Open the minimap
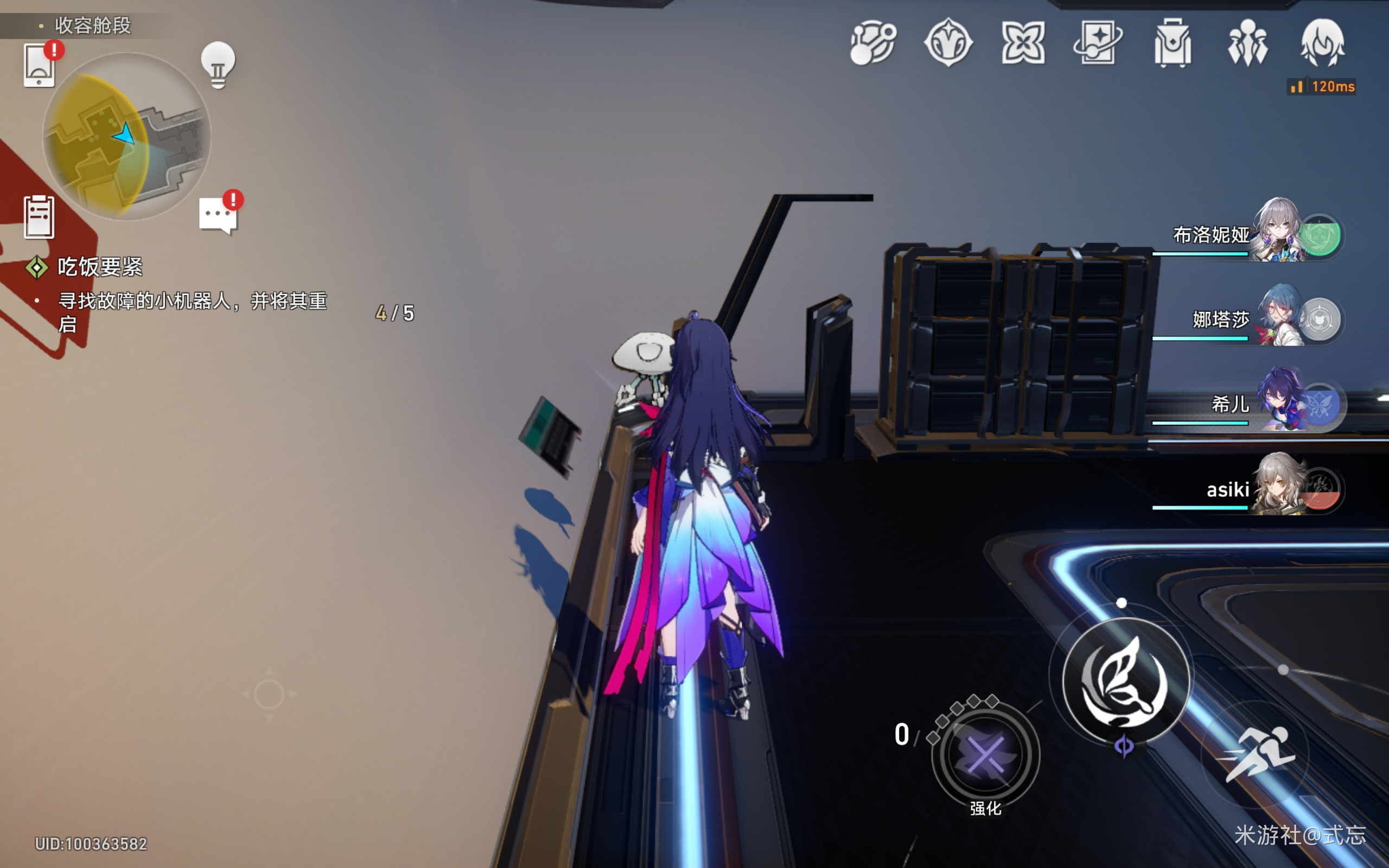Image resolution: width=1389 pixels, height=868 pixels. (x=127, y=137)
